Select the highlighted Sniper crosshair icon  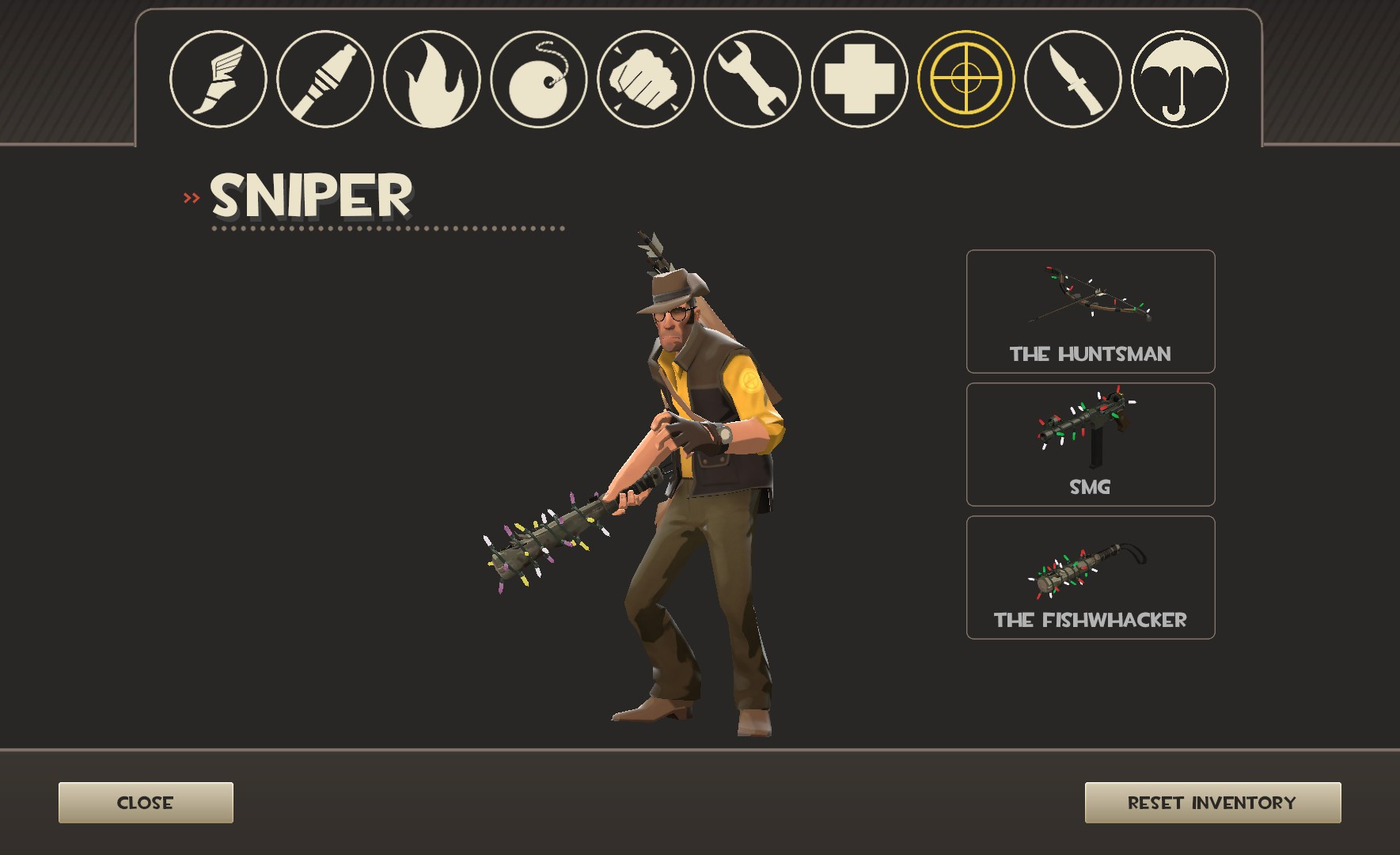coord(967,79)
